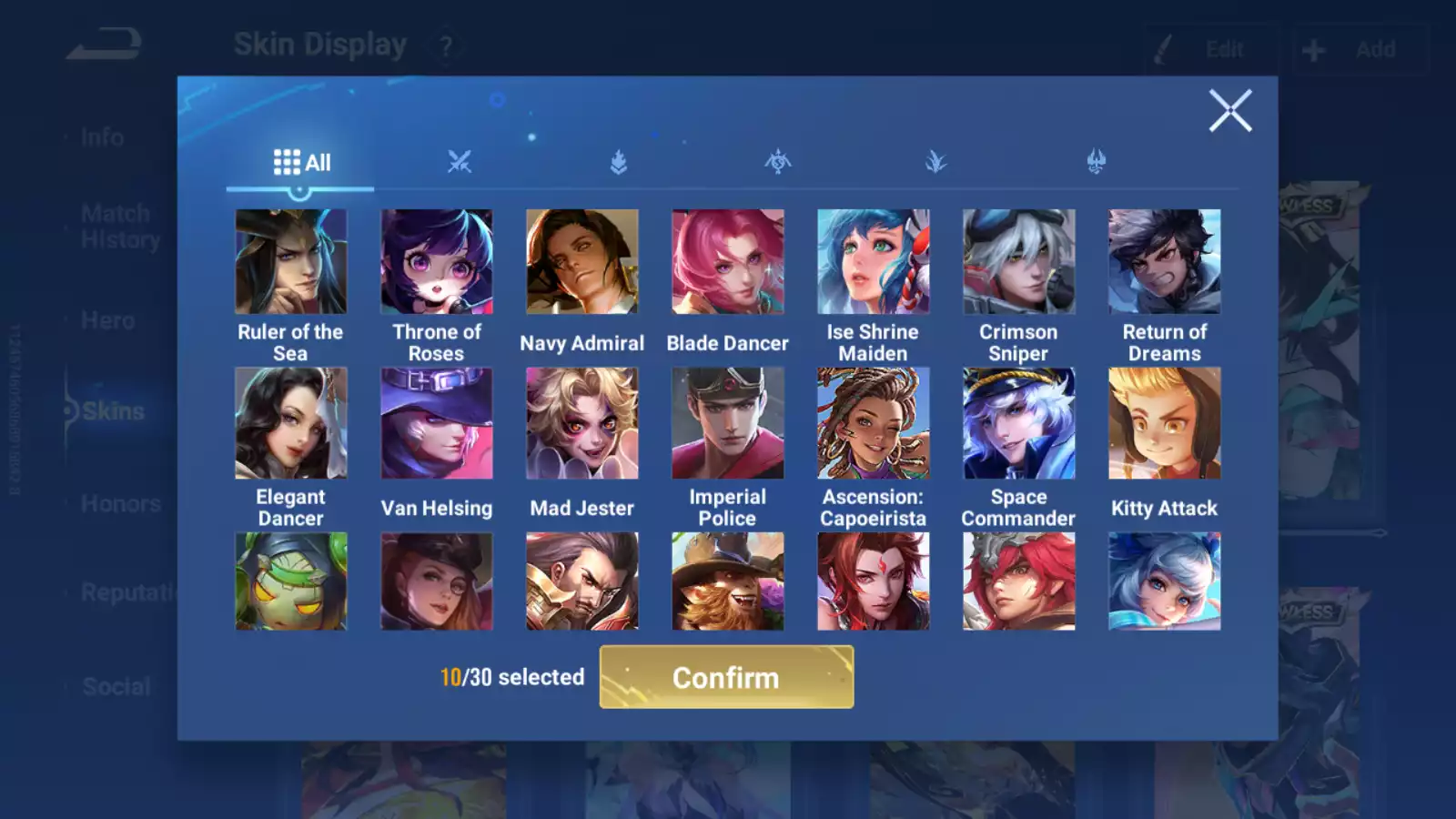This screenshot has width=1456, height=819.
Task: Close the skin selection popup
Action: point(1229,111)
